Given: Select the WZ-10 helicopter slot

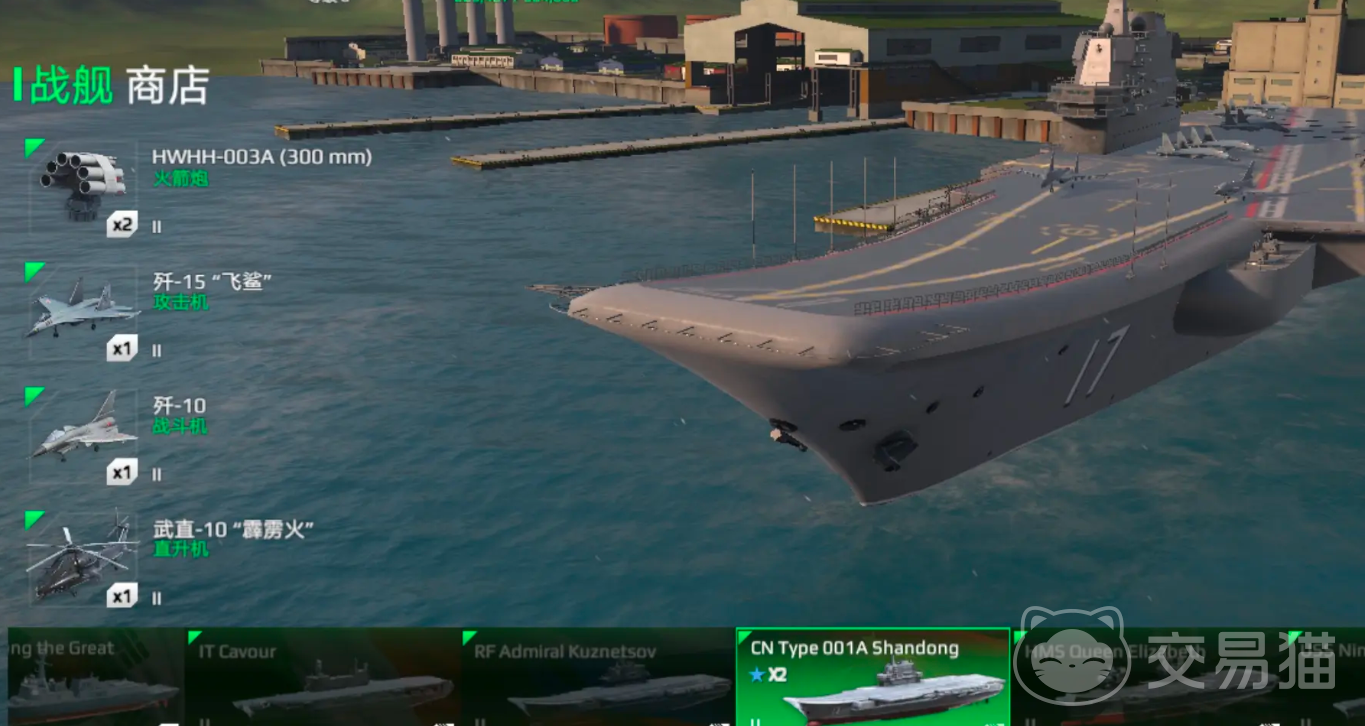Looking at the screenshot, I should pyautogui.click(x=82, y=560).
